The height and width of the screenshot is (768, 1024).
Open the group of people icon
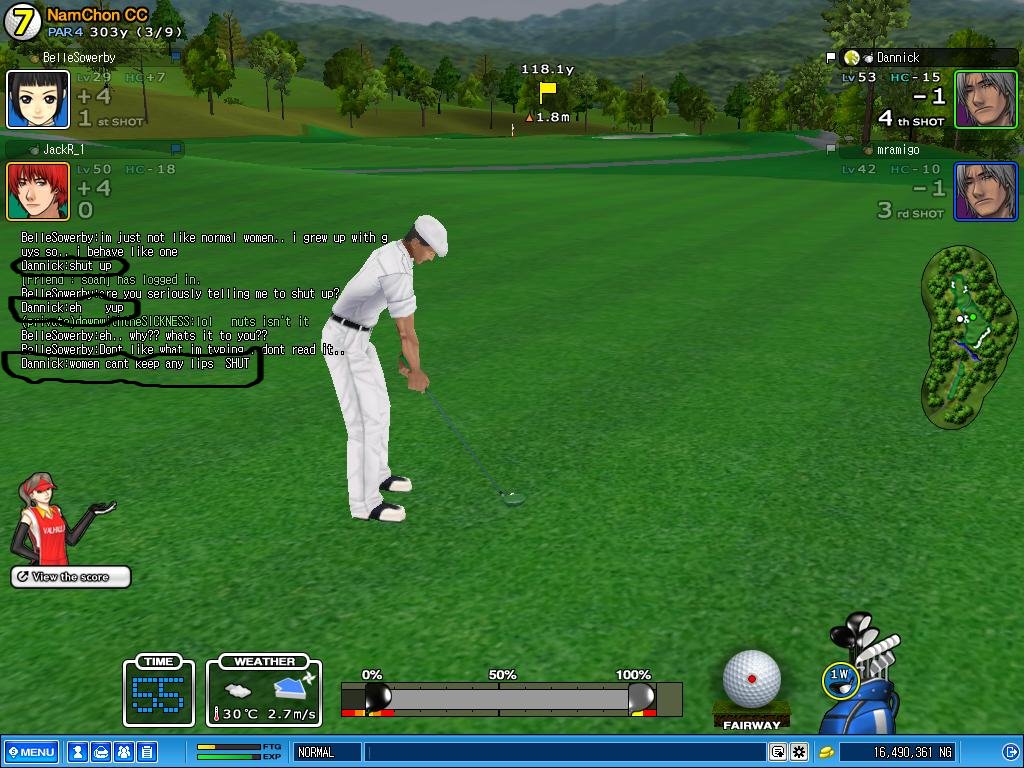123,752
